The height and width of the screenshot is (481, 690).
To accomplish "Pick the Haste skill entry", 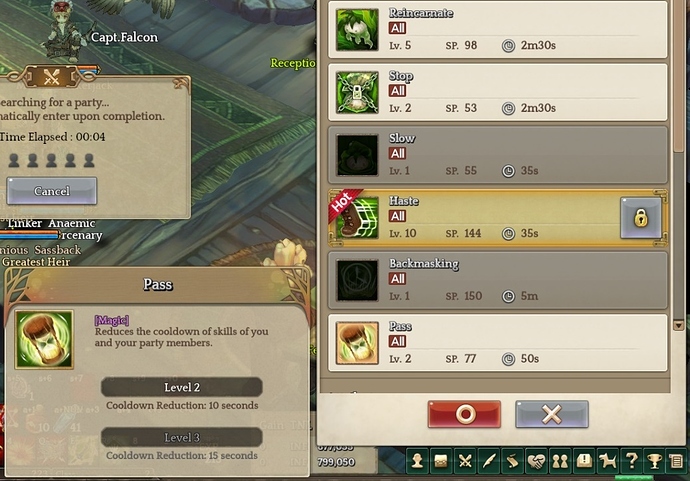I will point(480,217).
